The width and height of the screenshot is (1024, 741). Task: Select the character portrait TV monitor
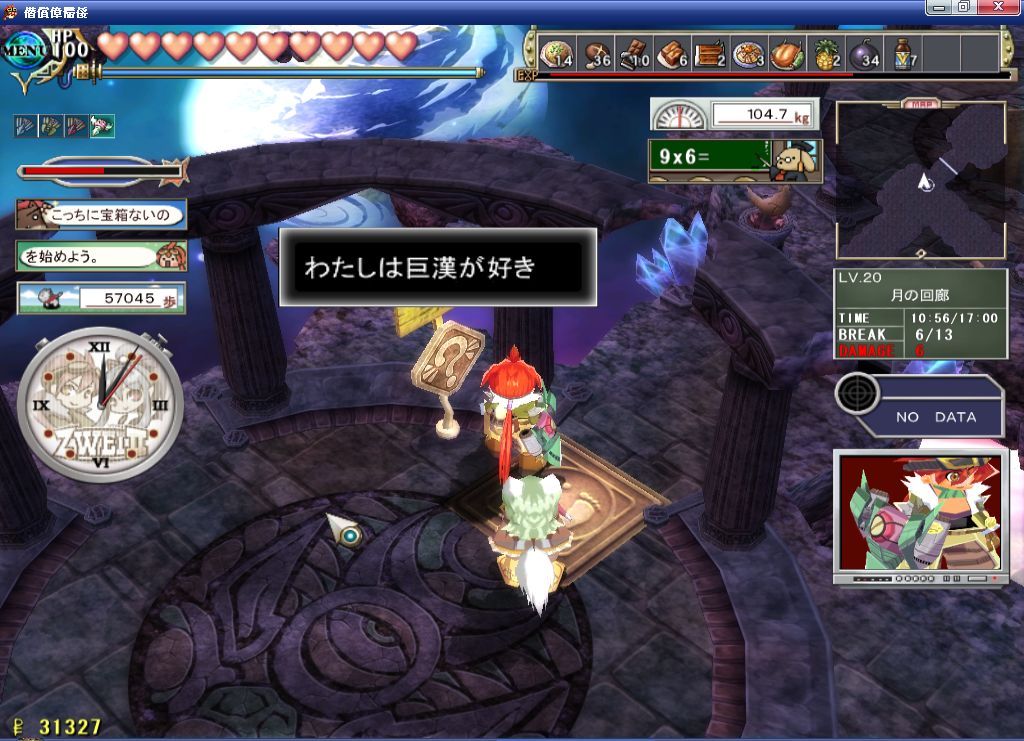919,516
